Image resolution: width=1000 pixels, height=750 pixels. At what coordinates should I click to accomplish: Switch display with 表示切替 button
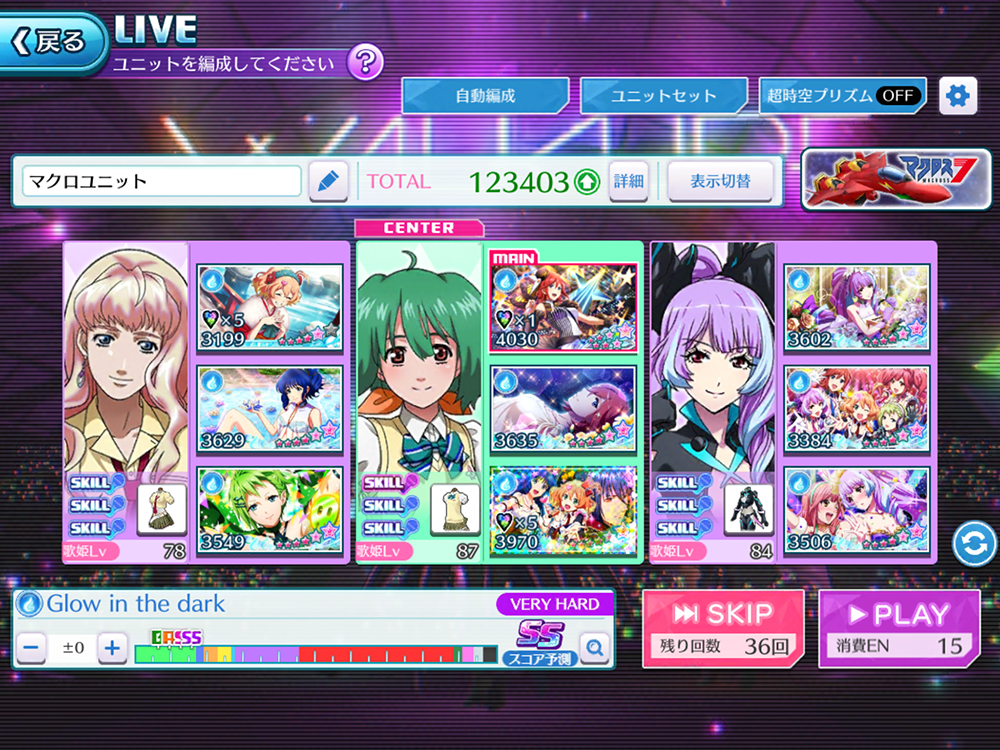point(720,182)
